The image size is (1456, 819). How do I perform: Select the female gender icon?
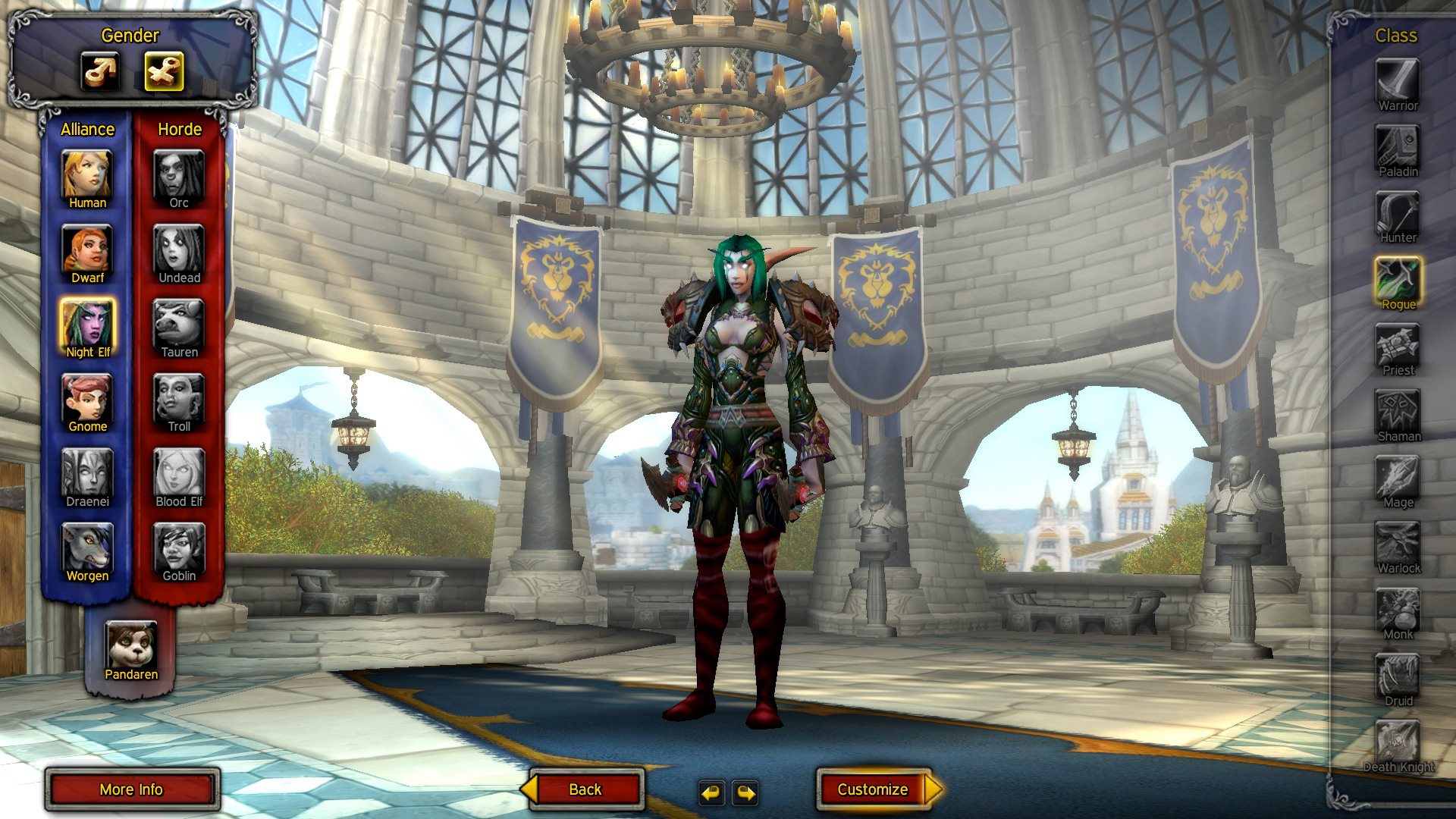click(165, 72)
